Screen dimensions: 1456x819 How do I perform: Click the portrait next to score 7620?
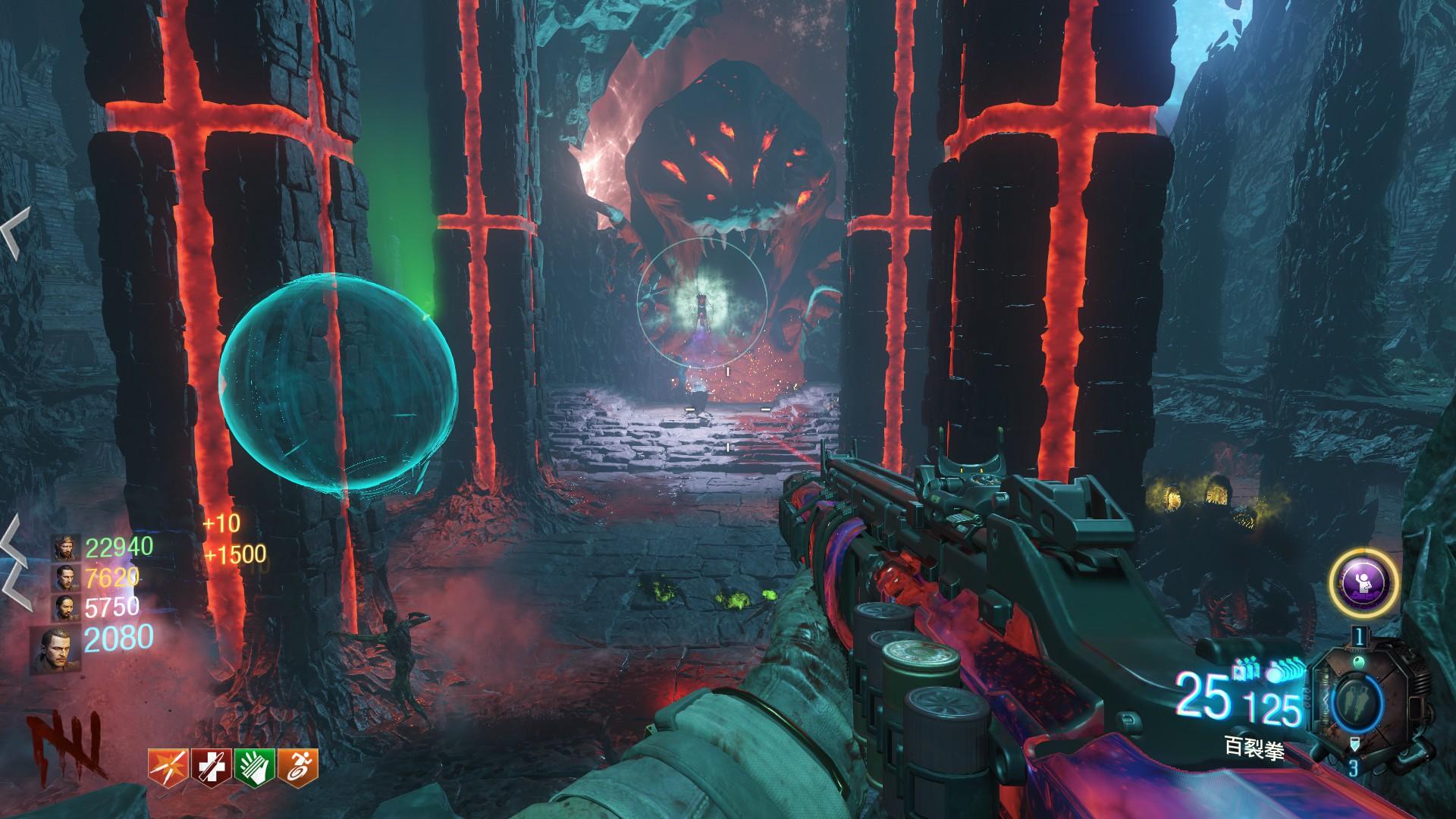point(67,579)
